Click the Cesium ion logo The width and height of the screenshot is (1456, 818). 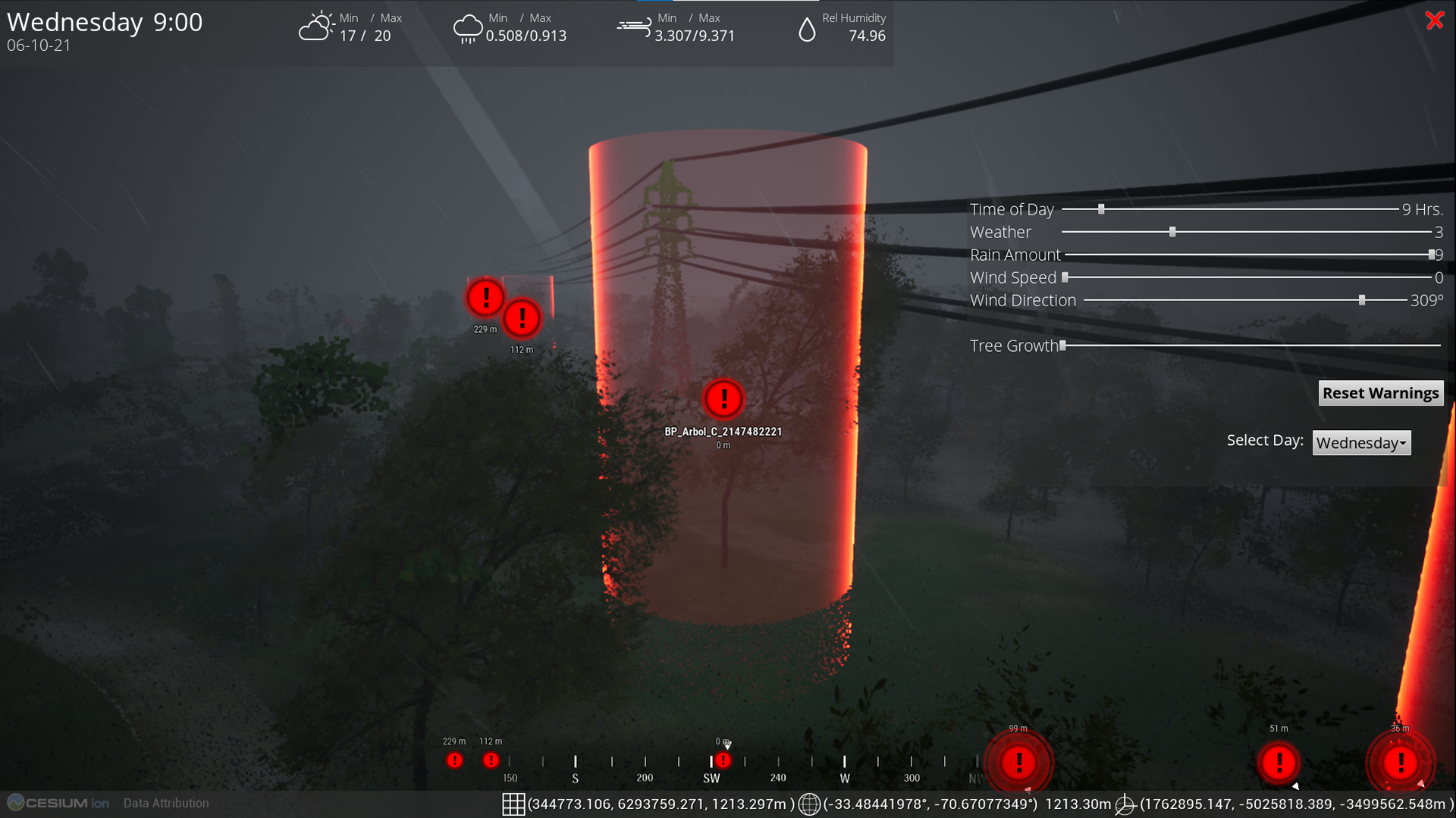coord(58,803)
